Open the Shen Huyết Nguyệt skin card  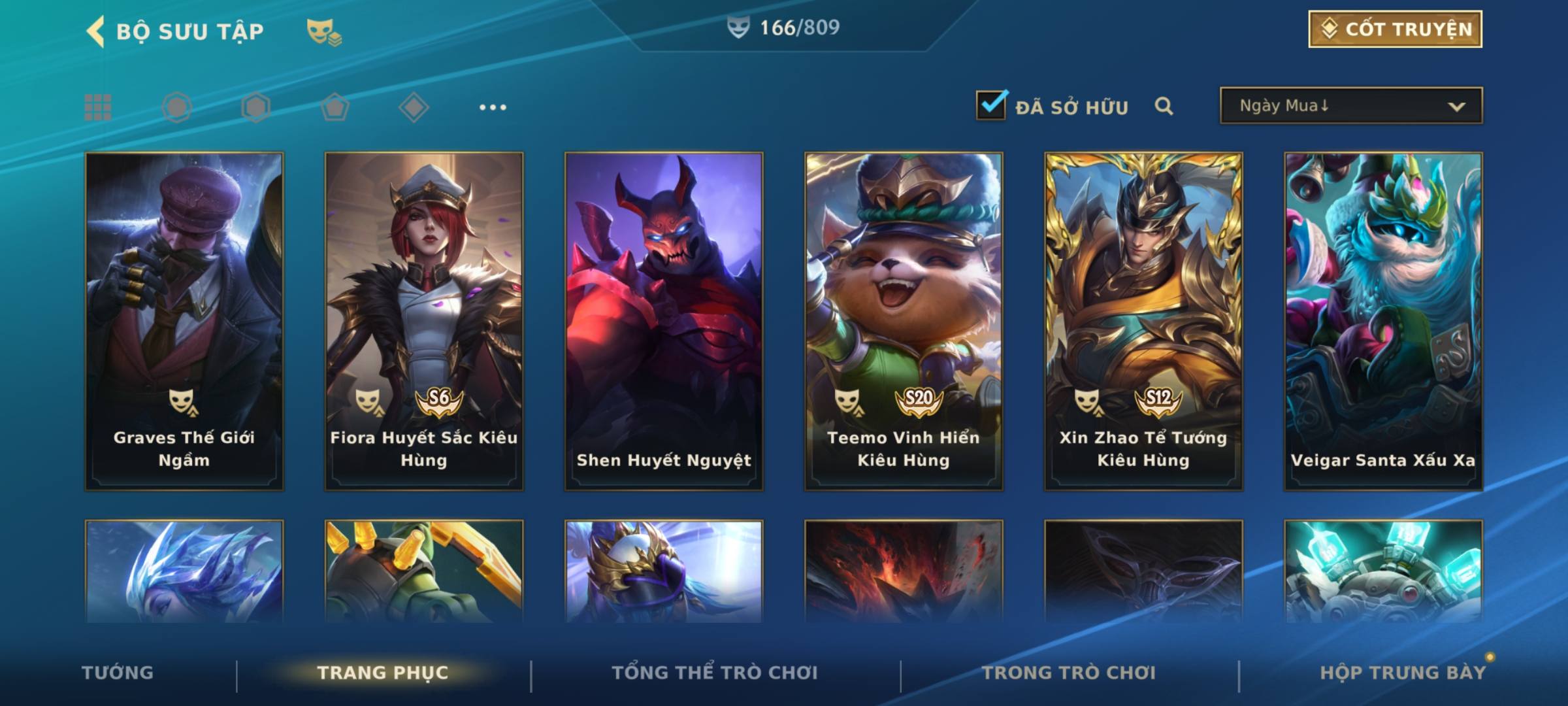664,320
